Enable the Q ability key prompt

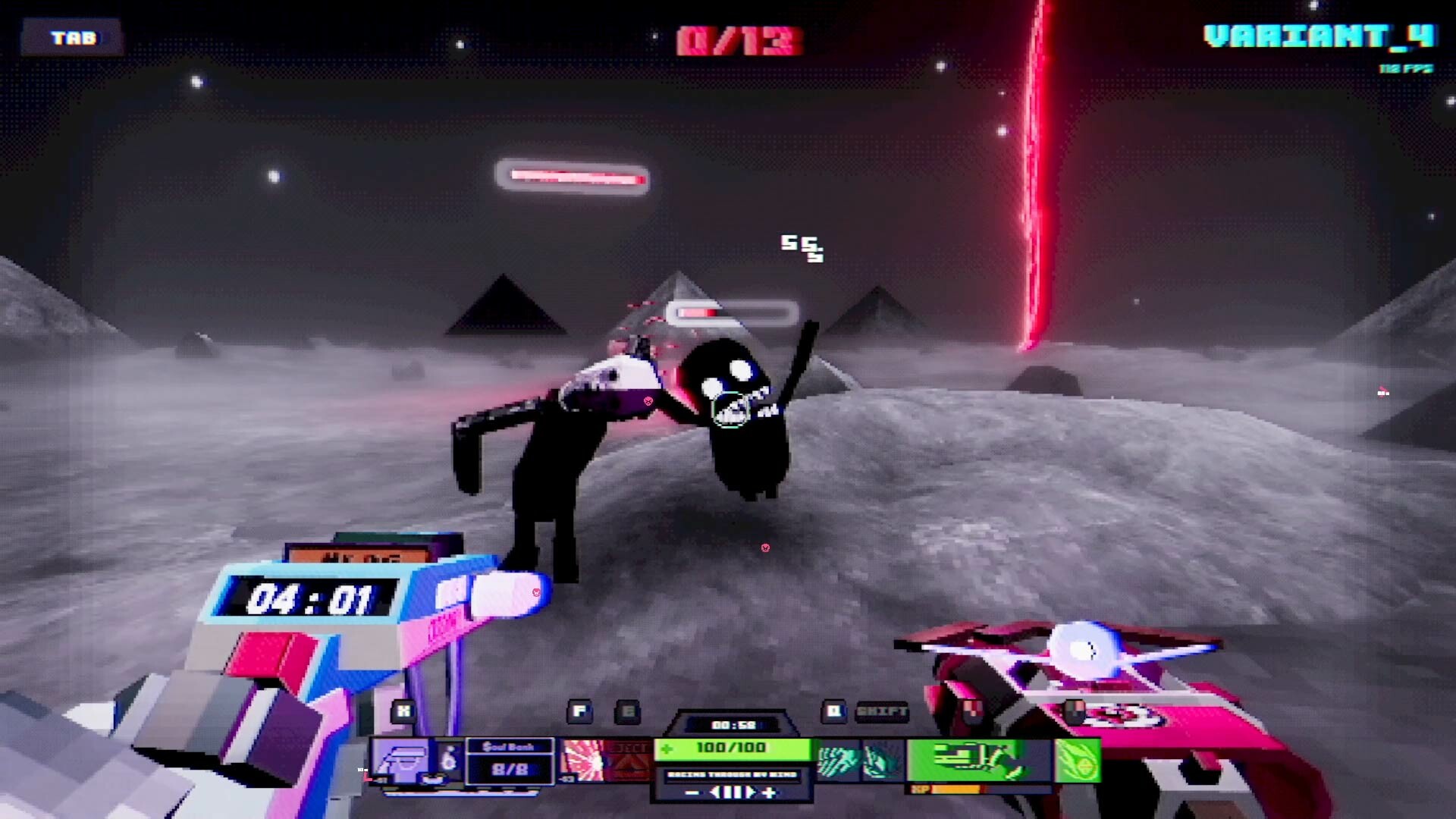point(833,712)
